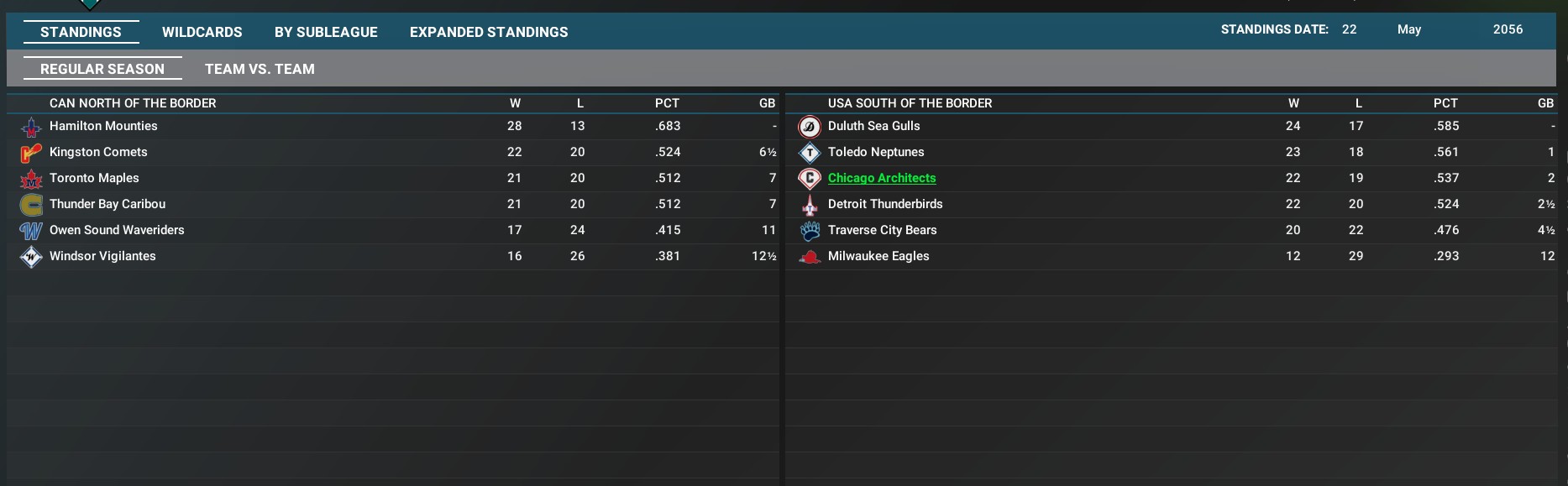Select the Standings tab
The image size is (1568, 486).
click(x=81, y=32)
